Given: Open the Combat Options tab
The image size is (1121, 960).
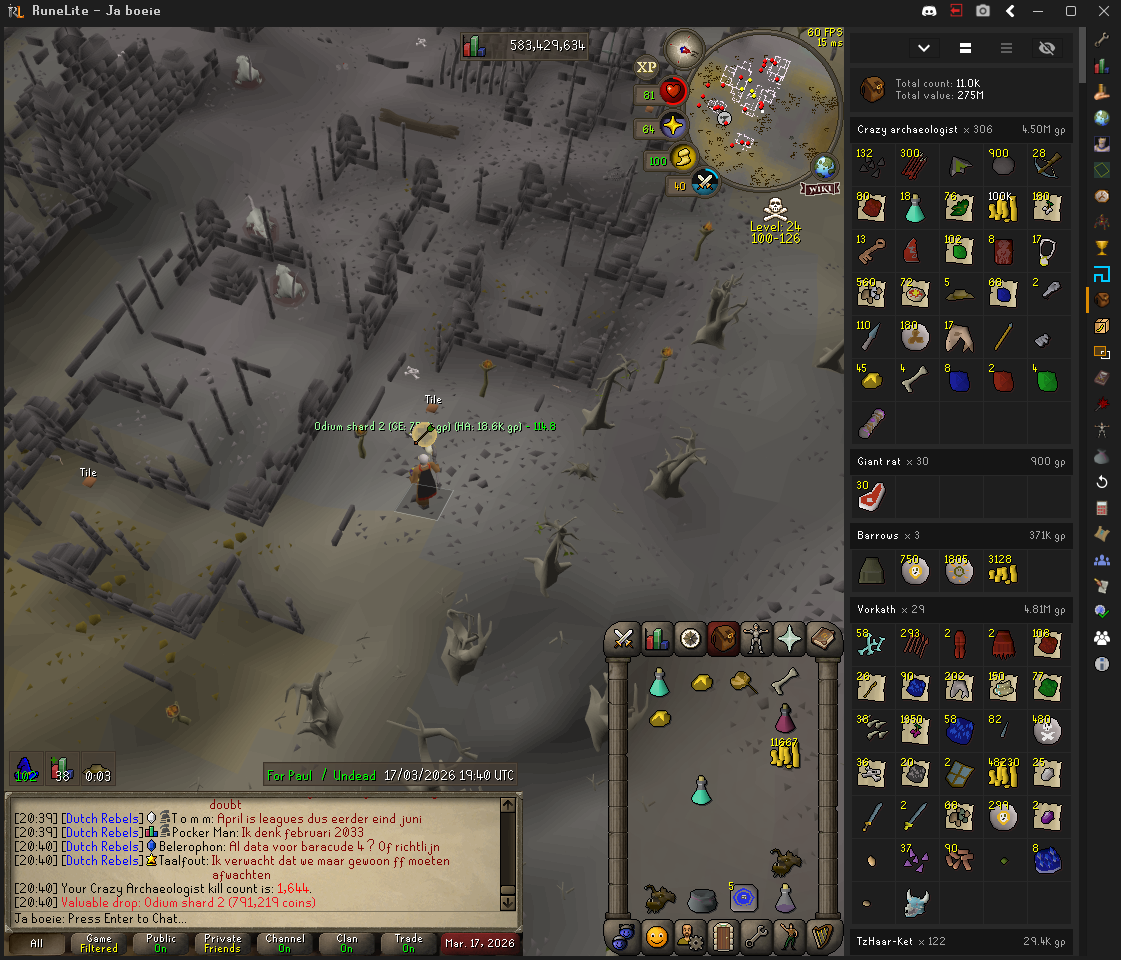Looking at the screenshot, I should tap(625, 638).
